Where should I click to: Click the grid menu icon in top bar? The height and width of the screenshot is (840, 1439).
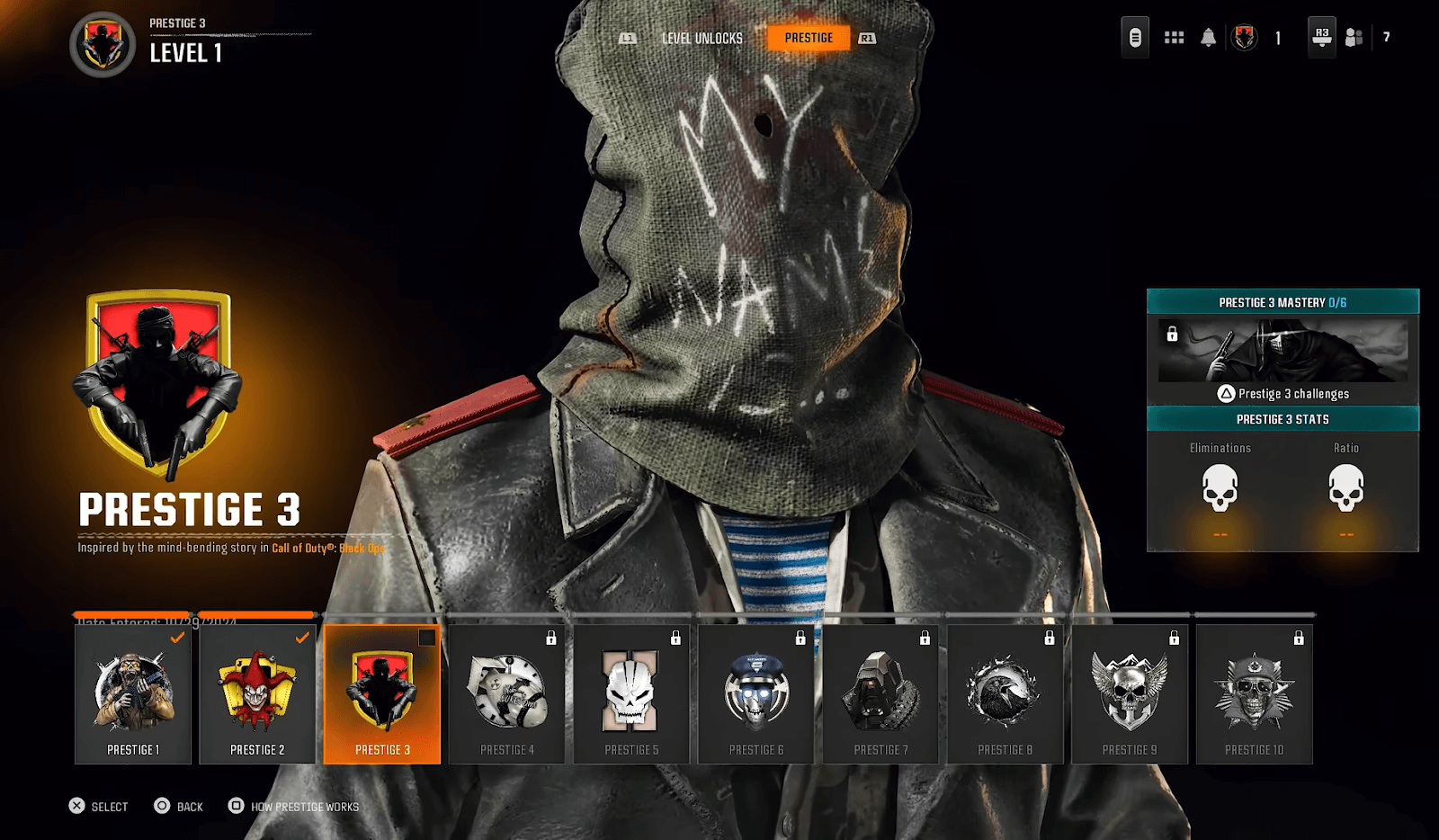click(1175, 39)
